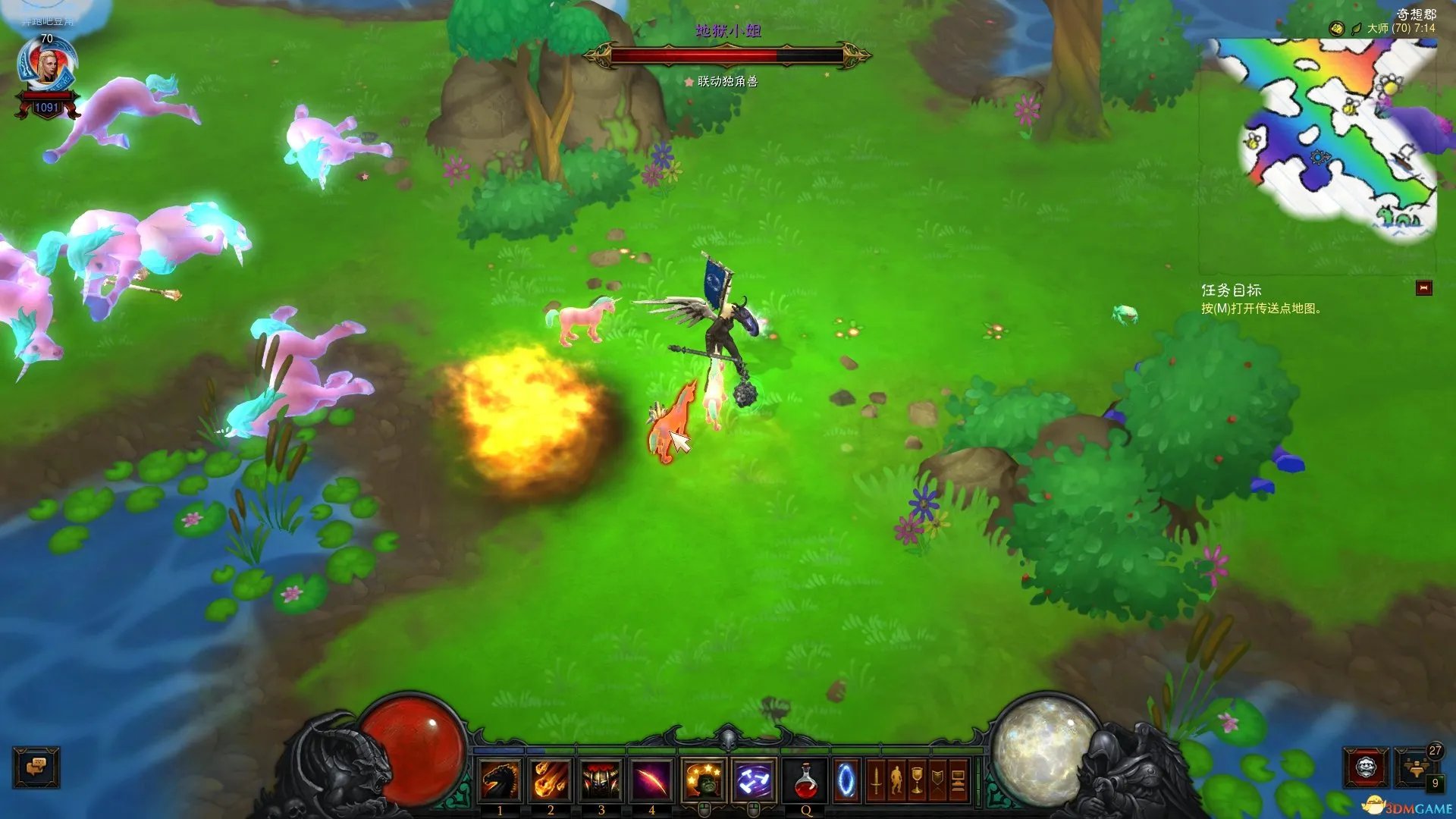Activate the black horse skill in slot 1

(x=500, y=780)
